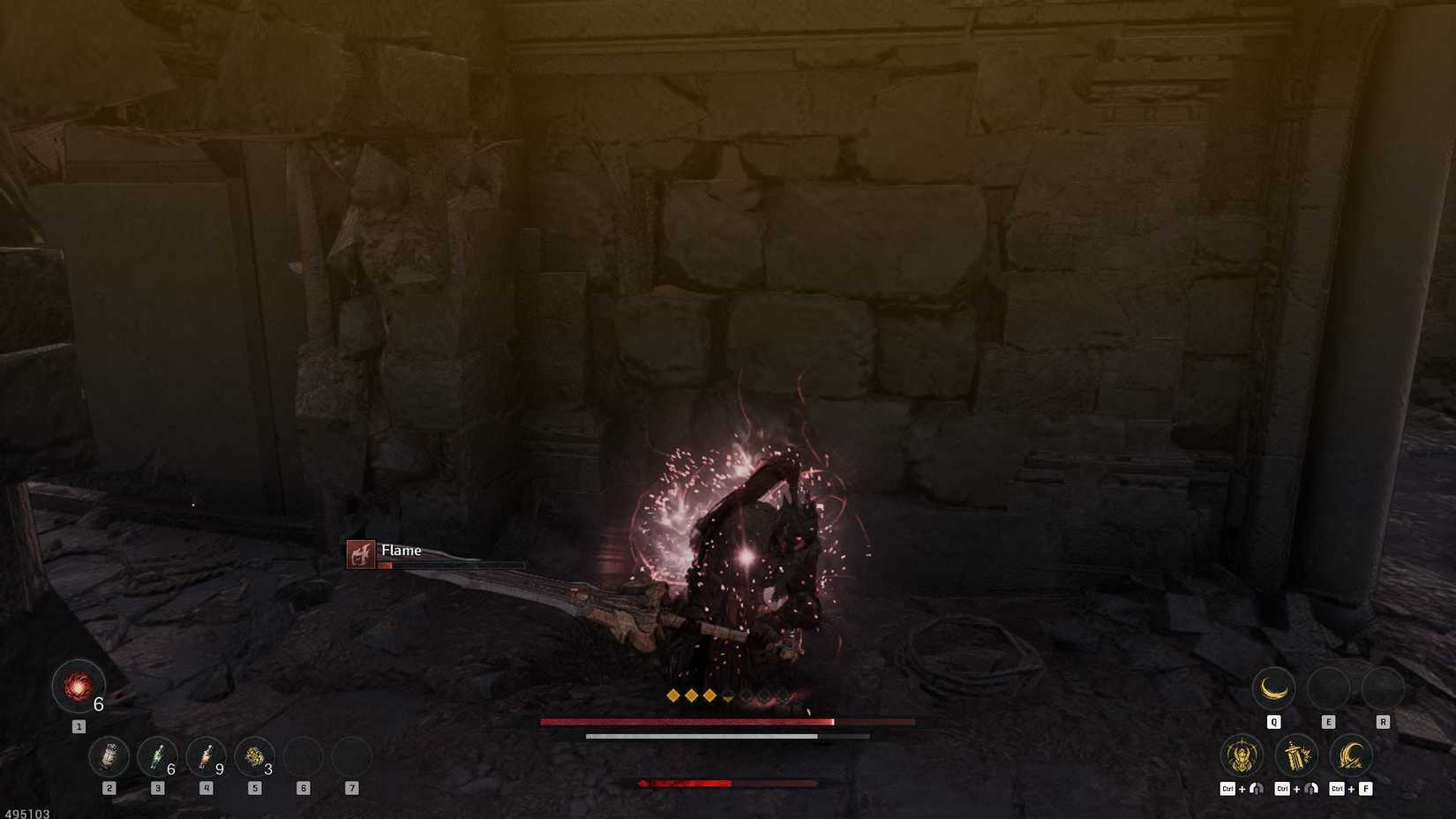Click the quantity counter showing 9 on slot 4
Screen dimensions: 1456x819
[x=220, y=769]
